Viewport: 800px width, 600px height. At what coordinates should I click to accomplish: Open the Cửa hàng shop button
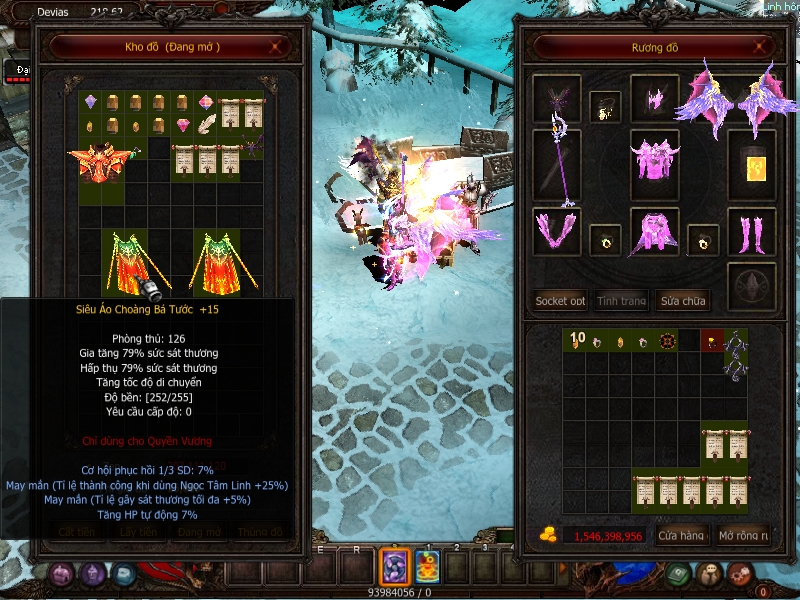[681, 536]
